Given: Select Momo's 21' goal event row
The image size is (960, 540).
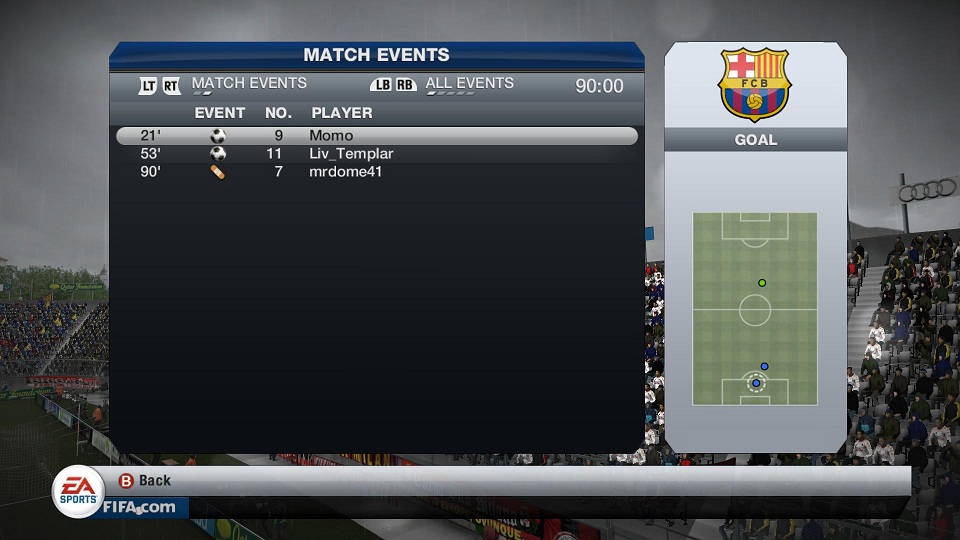Looking at the screenshot, I should click(x=376, y=136).
